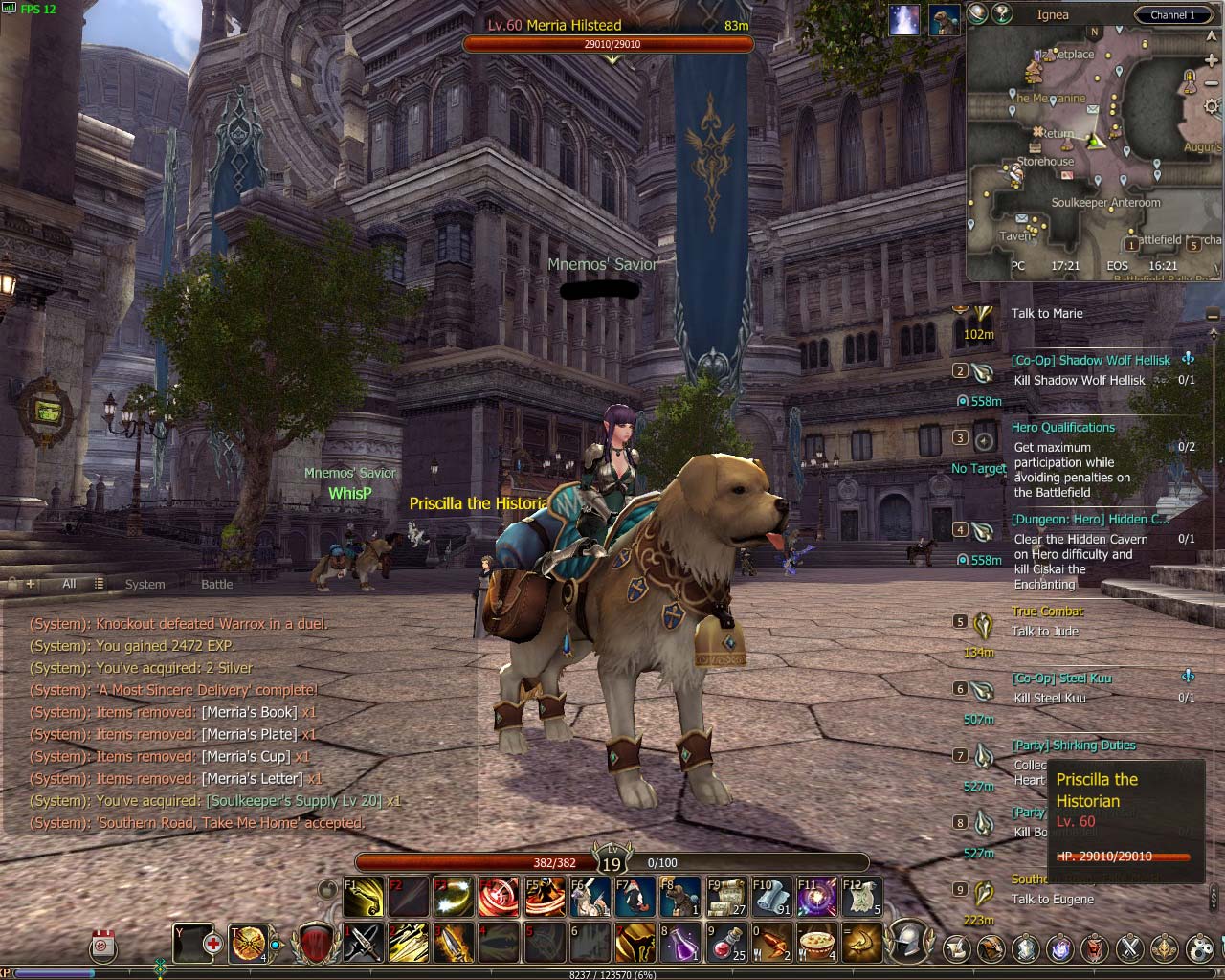Select the All chat tab
The width and height of the screenshot is (1225, 980).
point(69,584)
